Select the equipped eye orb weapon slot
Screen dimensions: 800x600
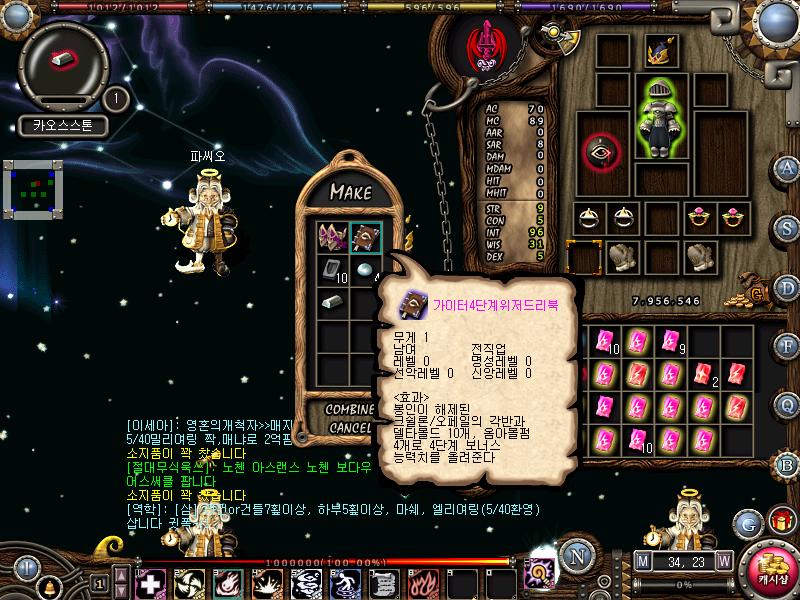point(602,151)
